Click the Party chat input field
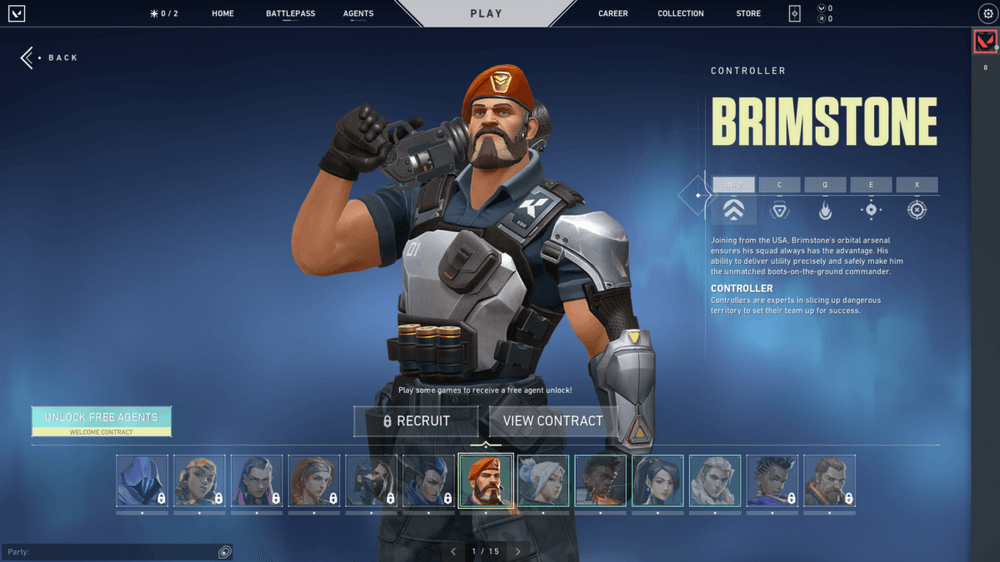Screen dimensions: 1000x562 (110, 552)
